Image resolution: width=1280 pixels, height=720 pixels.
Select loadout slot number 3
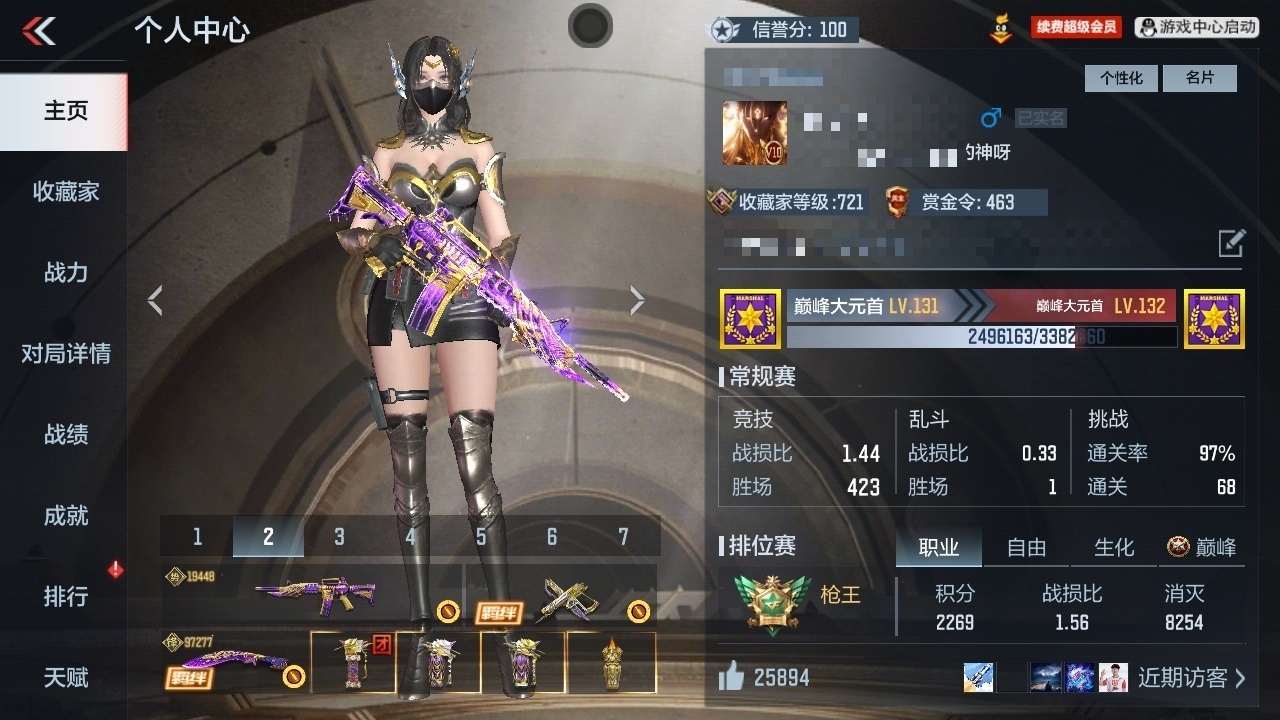(339, 537)
